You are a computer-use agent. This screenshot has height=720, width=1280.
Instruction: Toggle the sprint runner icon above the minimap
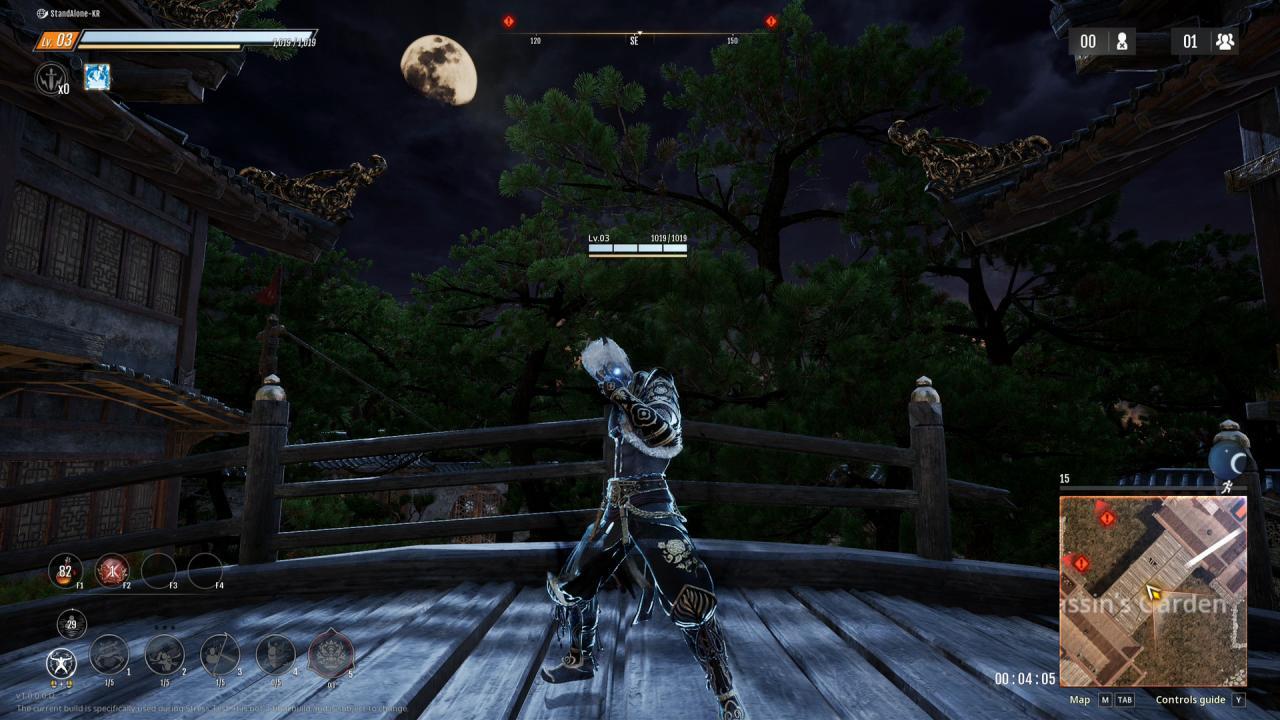(1227, 487)
